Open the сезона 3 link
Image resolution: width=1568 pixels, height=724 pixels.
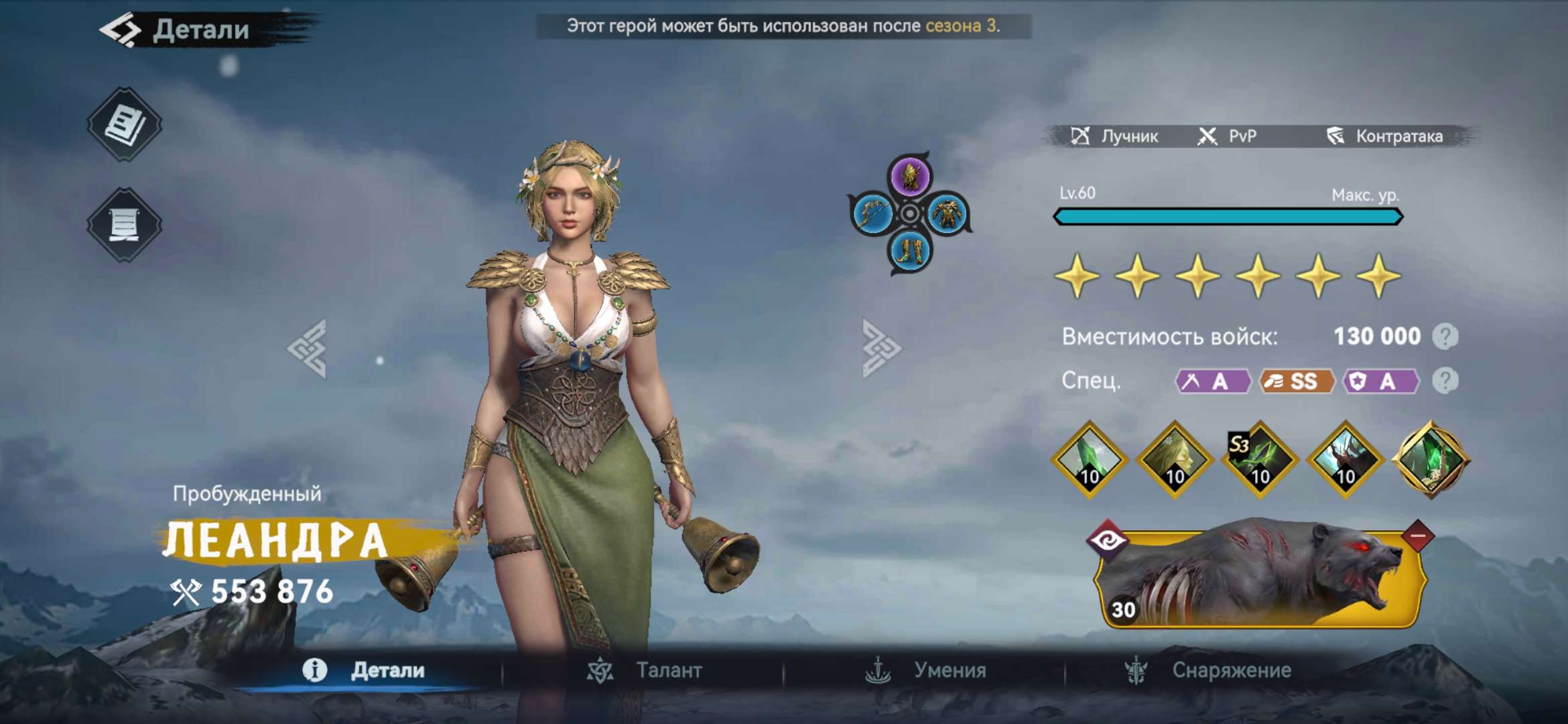click(962, 27)
